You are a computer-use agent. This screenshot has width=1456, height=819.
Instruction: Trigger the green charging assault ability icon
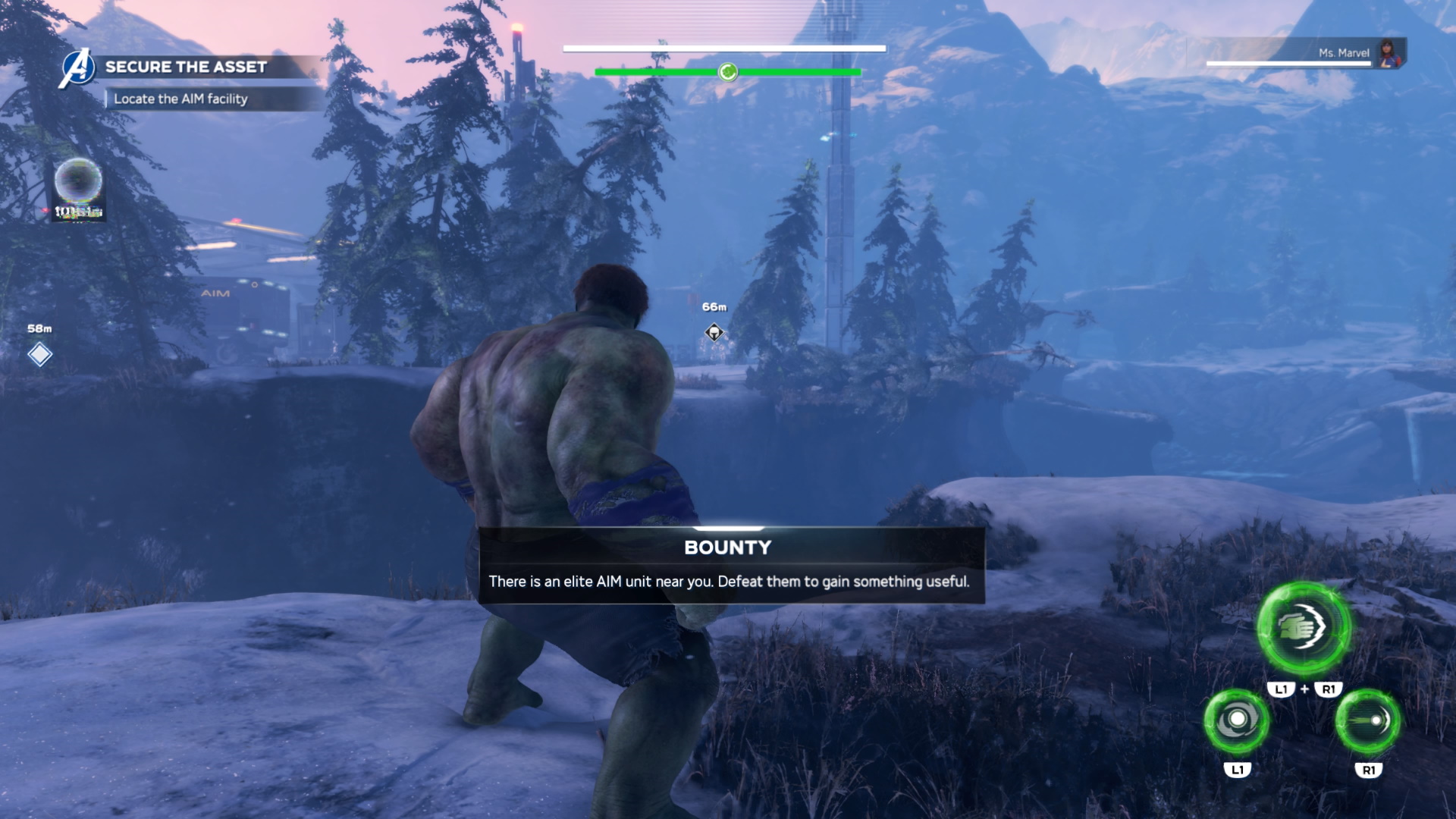click(1367, 720)
